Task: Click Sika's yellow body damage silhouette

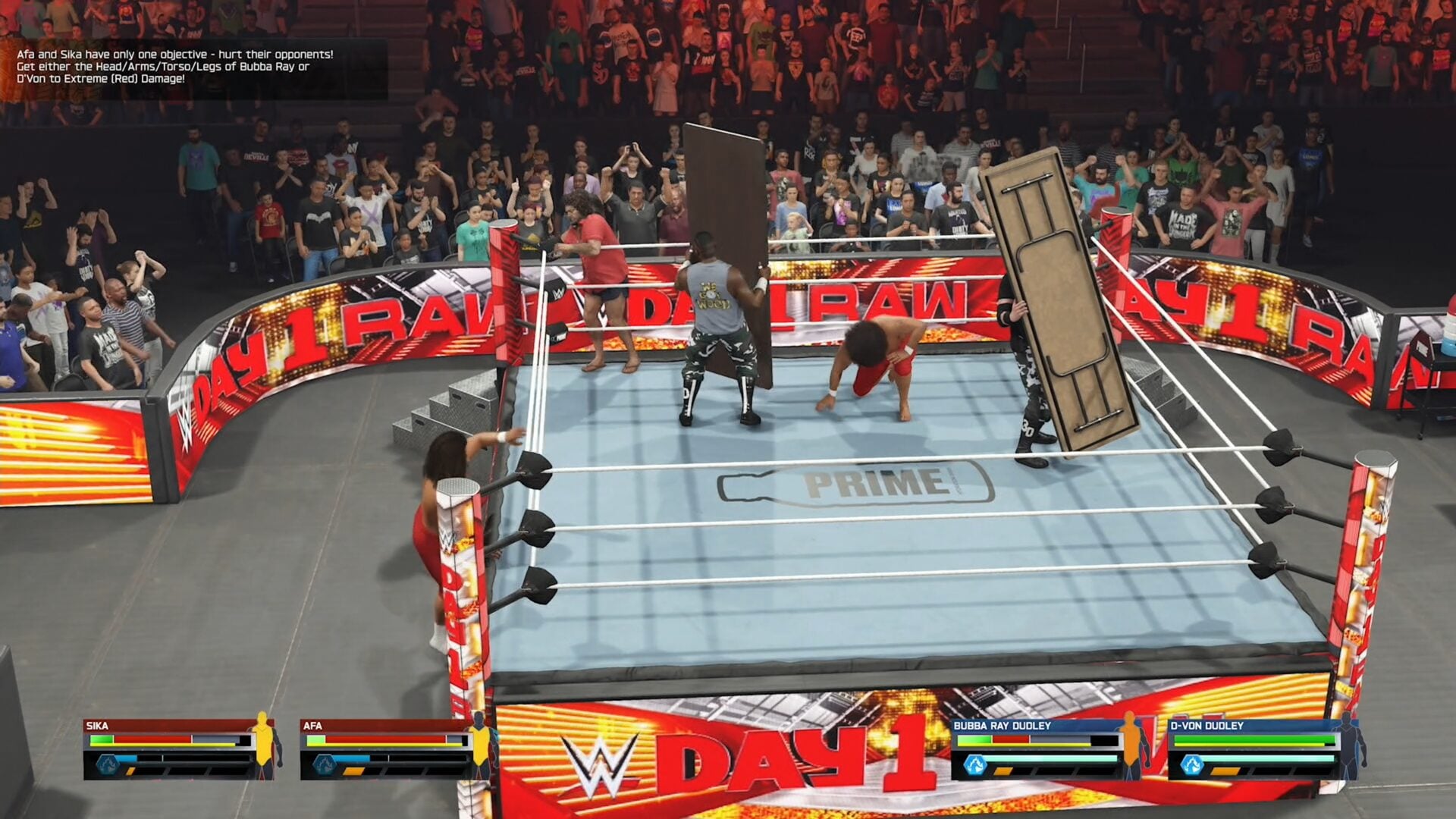Action: [263, 745]
